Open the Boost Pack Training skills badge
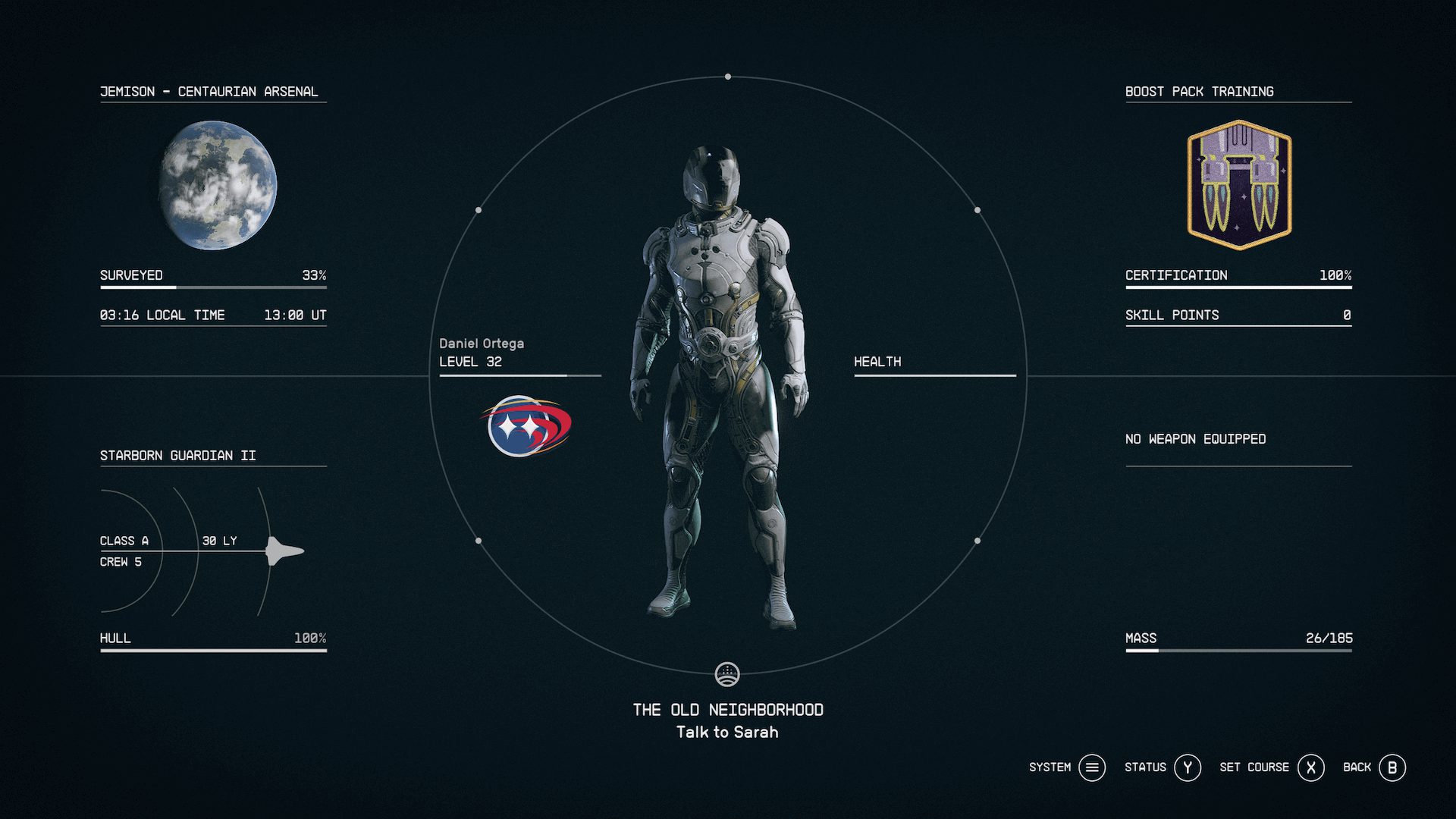 [1238, 186]
